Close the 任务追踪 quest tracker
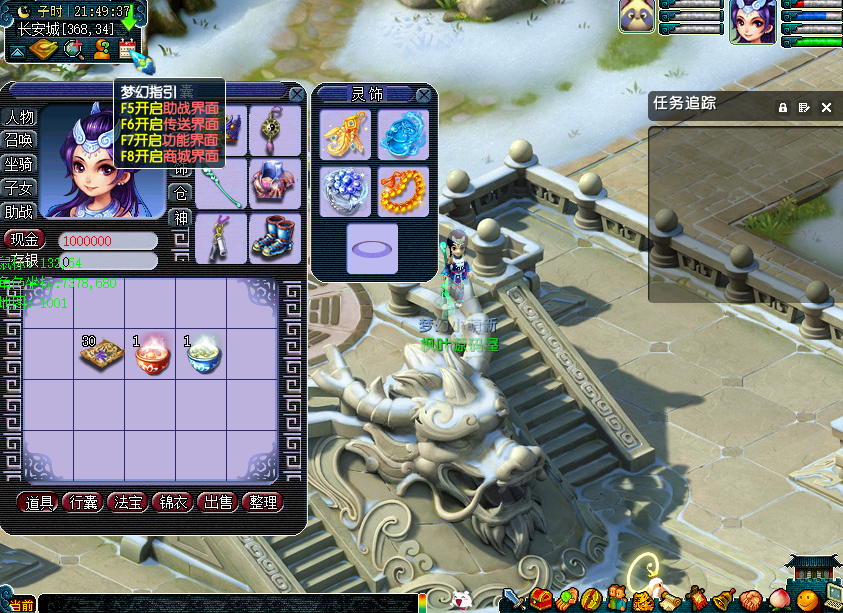843x613 pixels. point(827,107)
